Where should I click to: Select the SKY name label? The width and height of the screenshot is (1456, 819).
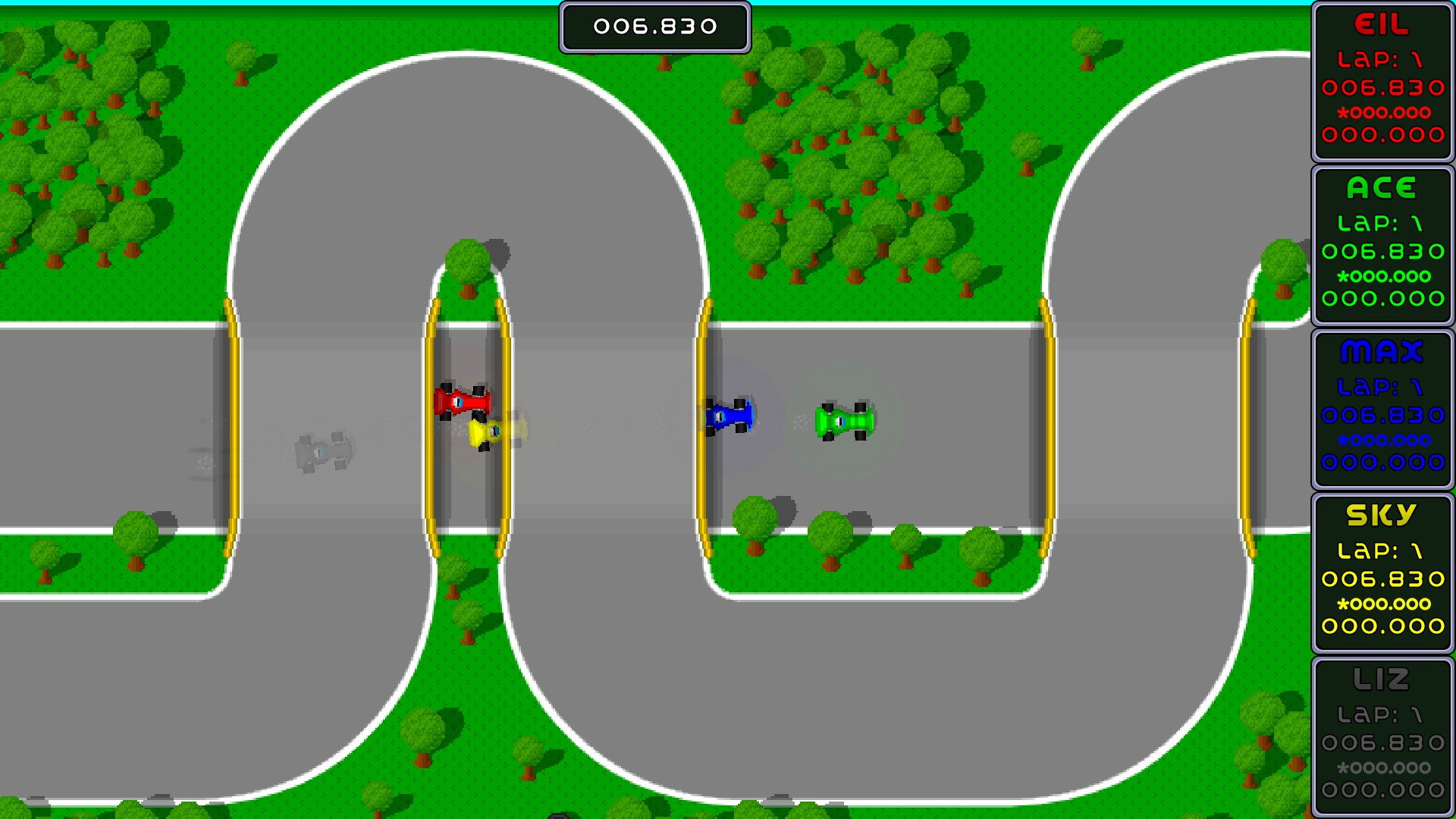point(1382,514)
